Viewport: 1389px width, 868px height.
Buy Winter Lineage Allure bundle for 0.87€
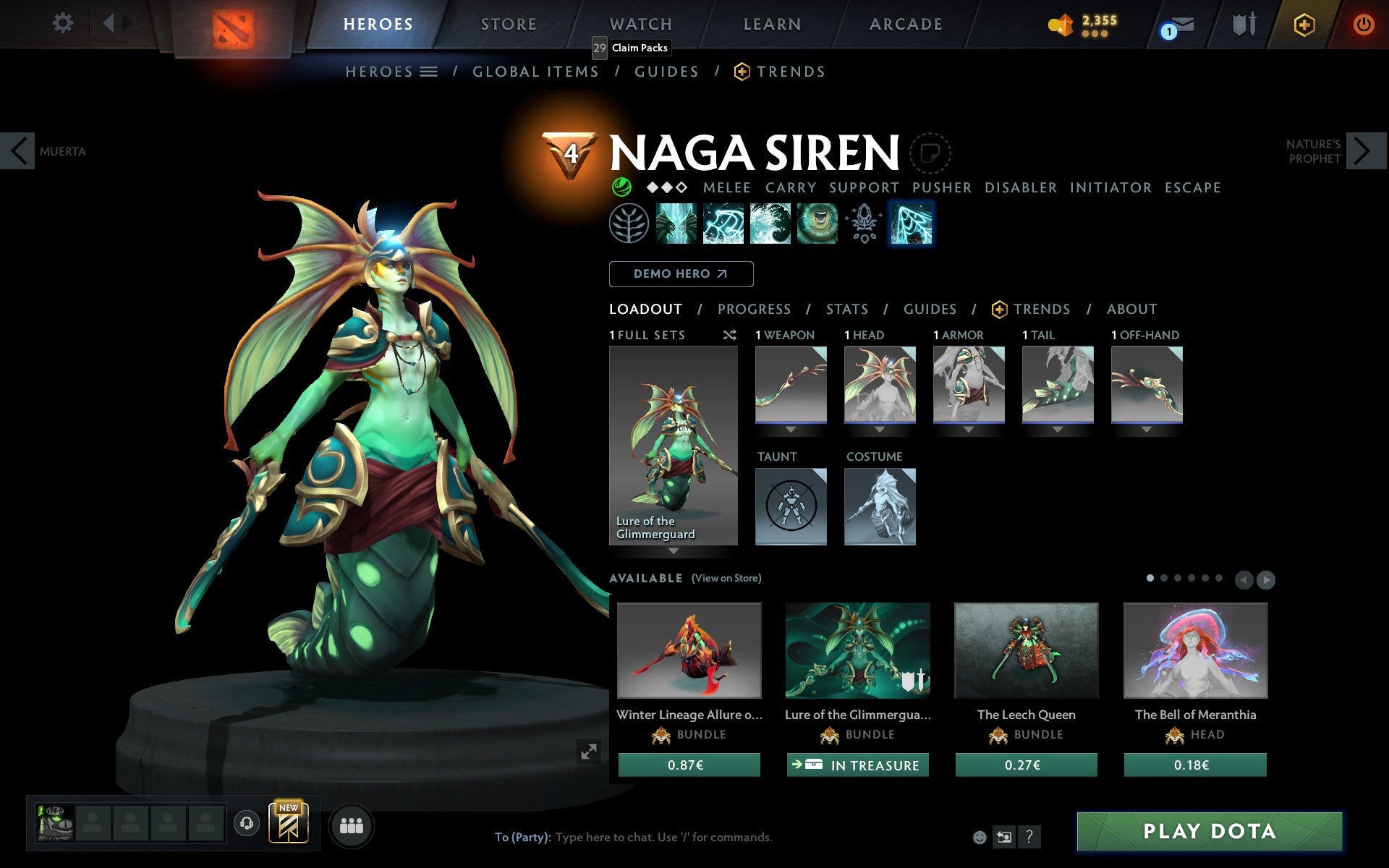(689, 765)
